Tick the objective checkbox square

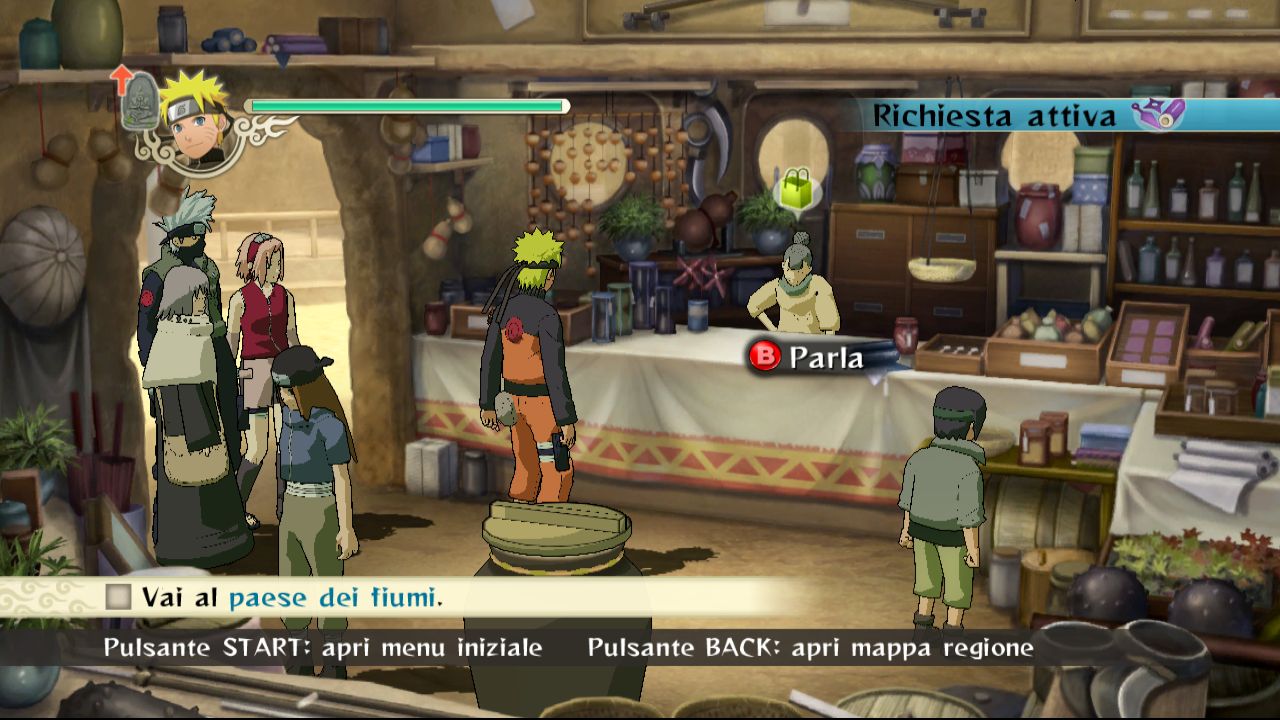coord(119,598)
